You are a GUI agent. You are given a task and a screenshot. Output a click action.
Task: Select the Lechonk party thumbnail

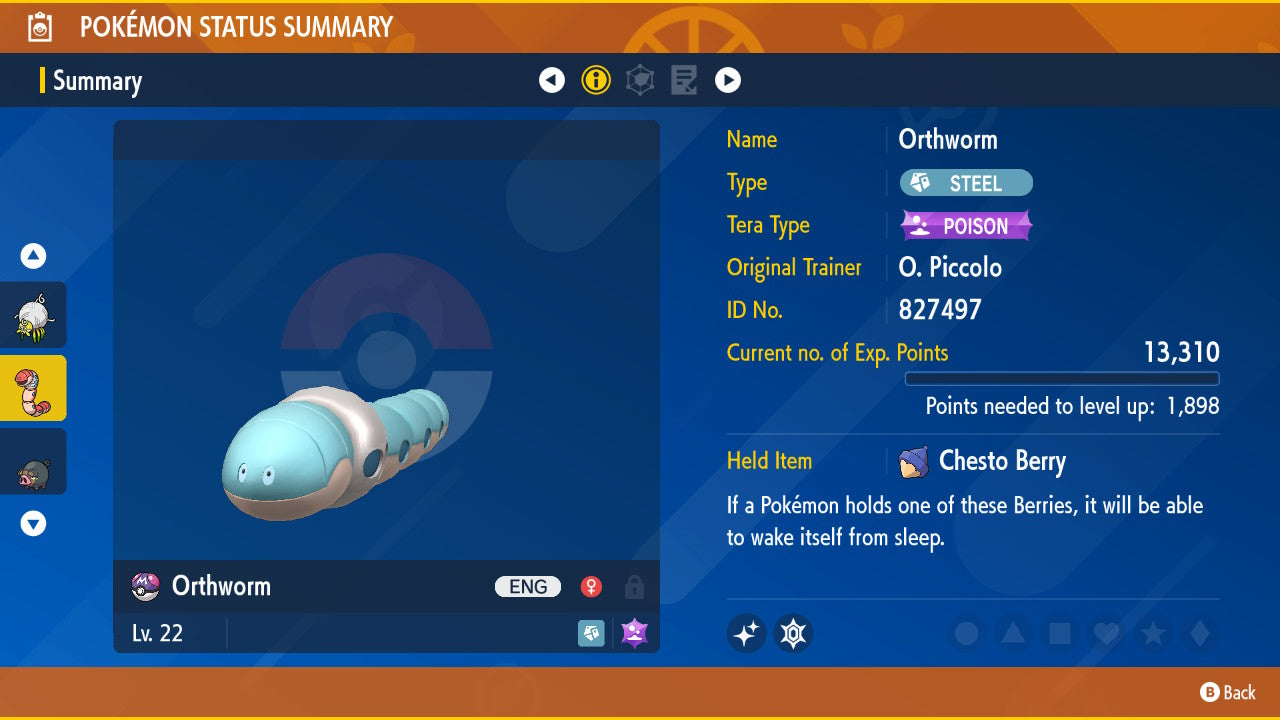click(33, 461)
